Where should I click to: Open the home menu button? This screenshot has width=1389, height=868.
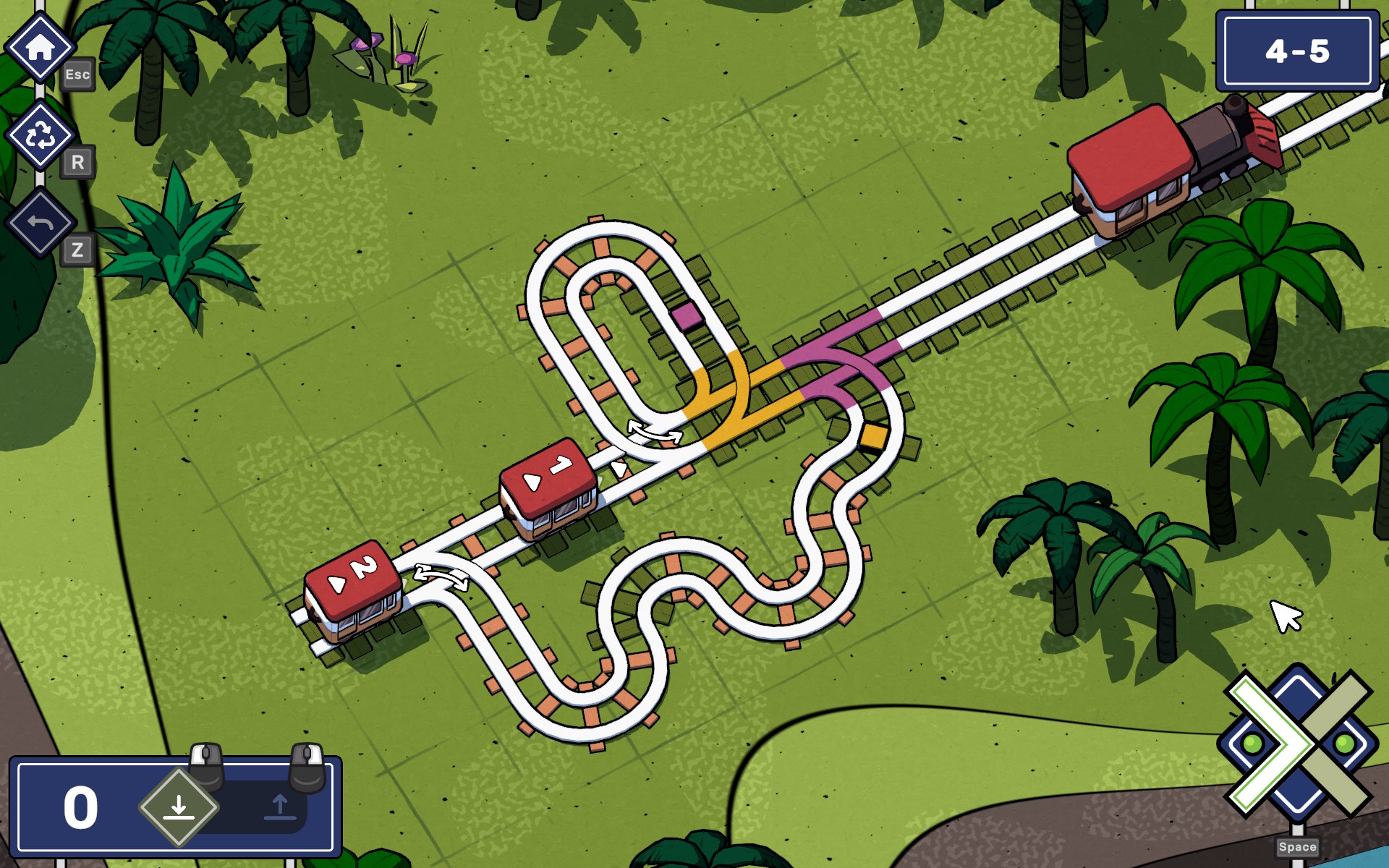point(41,47)
